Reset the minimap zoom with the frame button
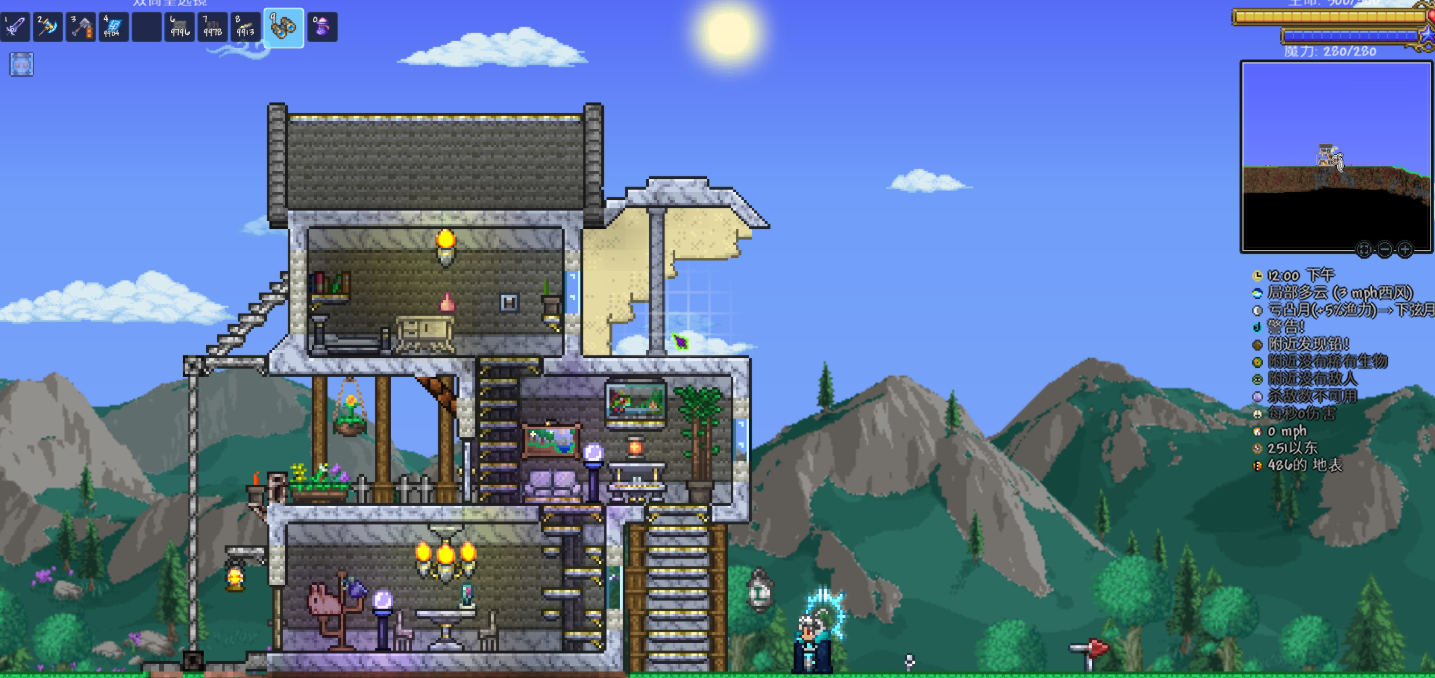Image resolution: width=1435 pixels, height=678 pixels. (x=1364, y=249)
